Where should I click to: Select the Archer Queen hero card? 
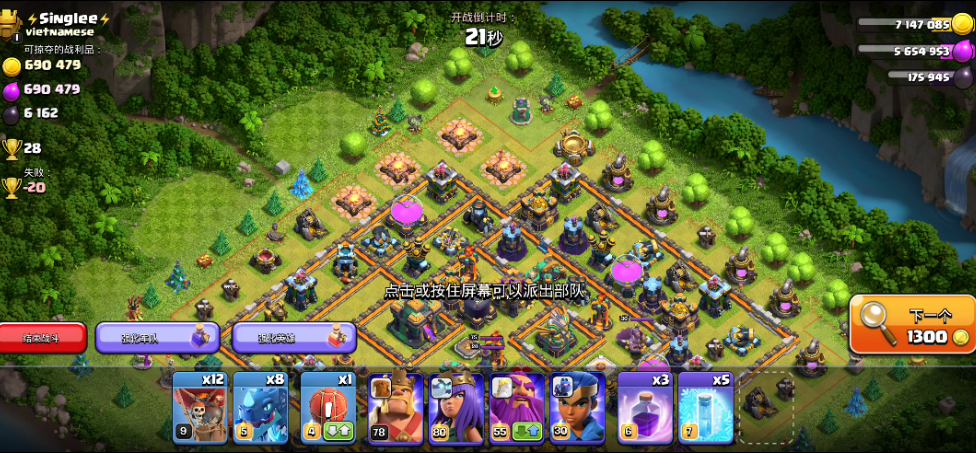pyautogui.click(x=456, y=408)
